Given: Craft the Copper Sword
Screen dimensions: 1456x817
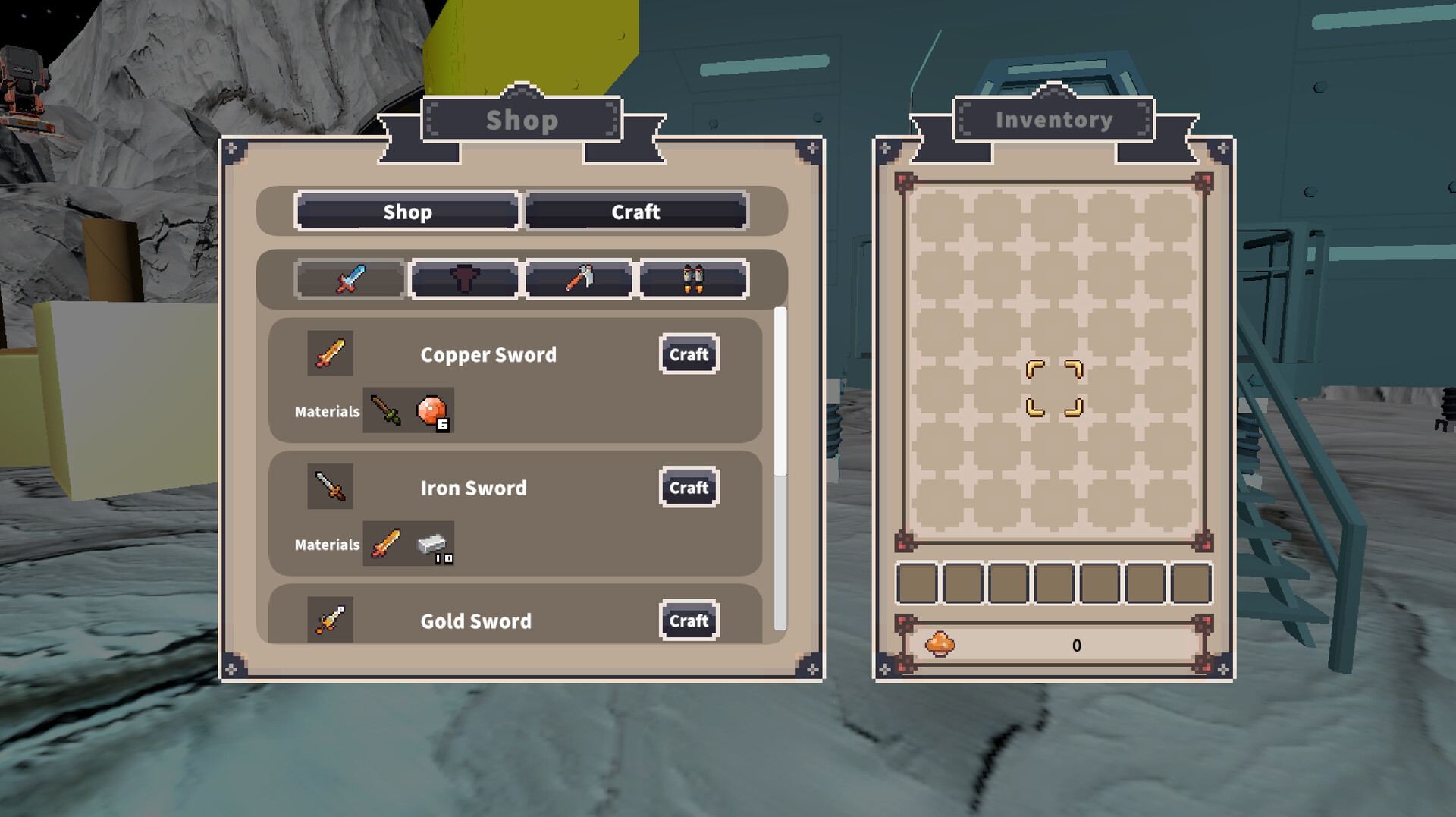Looking at the screenshot, I should pyautogui.click(x=688, y=354).
